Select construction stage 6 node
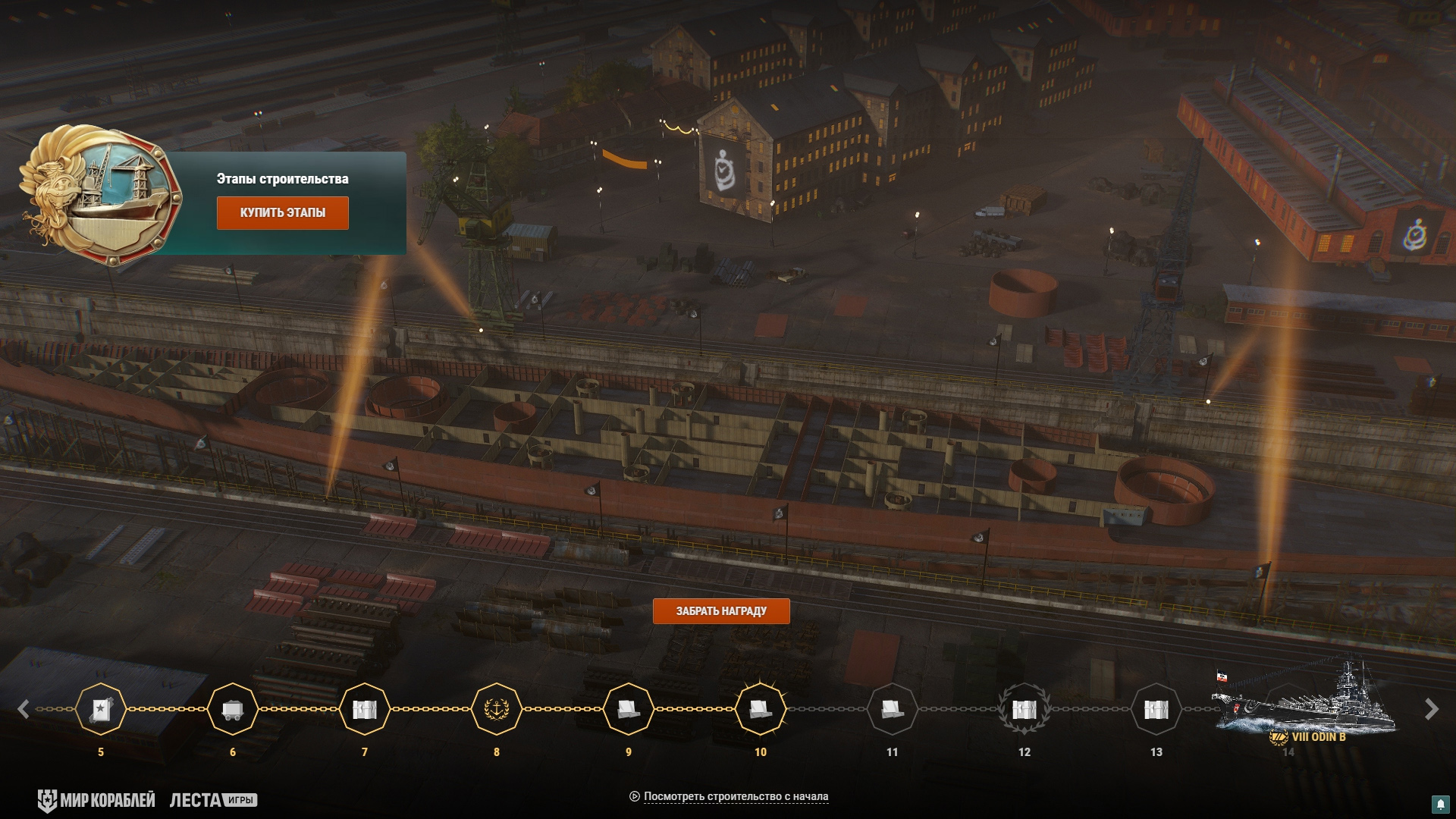Screen dimensions: 1456x819 click(233, 710)
